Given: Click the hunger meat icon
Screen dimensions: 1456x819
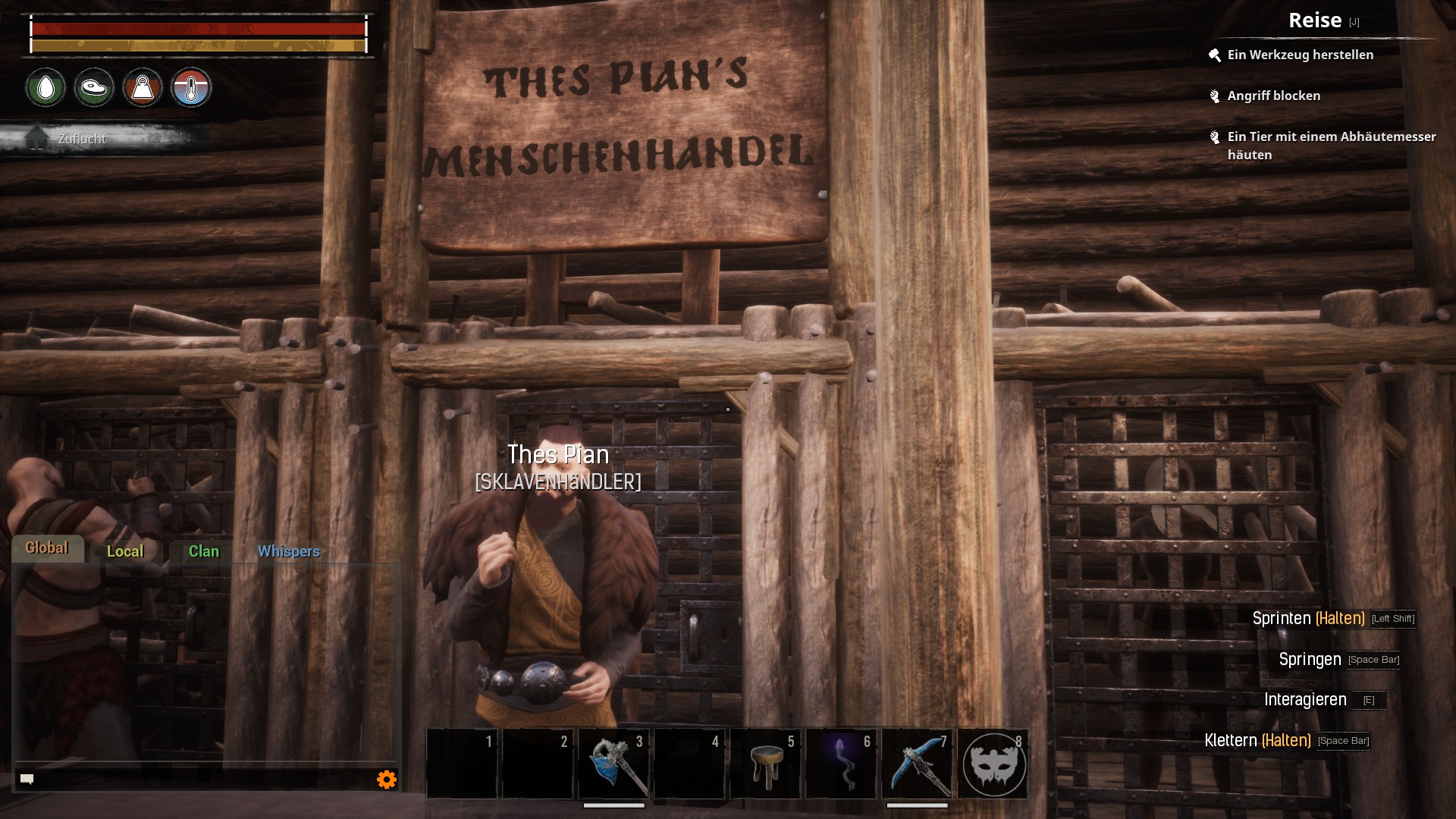Looking at the screenshot, I should (94, 88).
